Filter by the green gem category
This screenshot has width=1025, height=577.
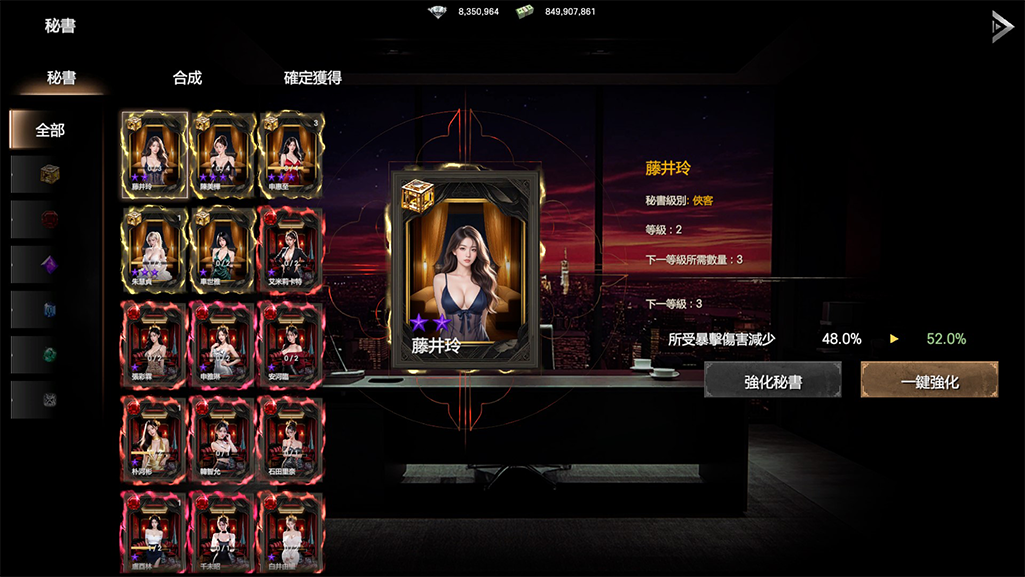tap(50, 355)
